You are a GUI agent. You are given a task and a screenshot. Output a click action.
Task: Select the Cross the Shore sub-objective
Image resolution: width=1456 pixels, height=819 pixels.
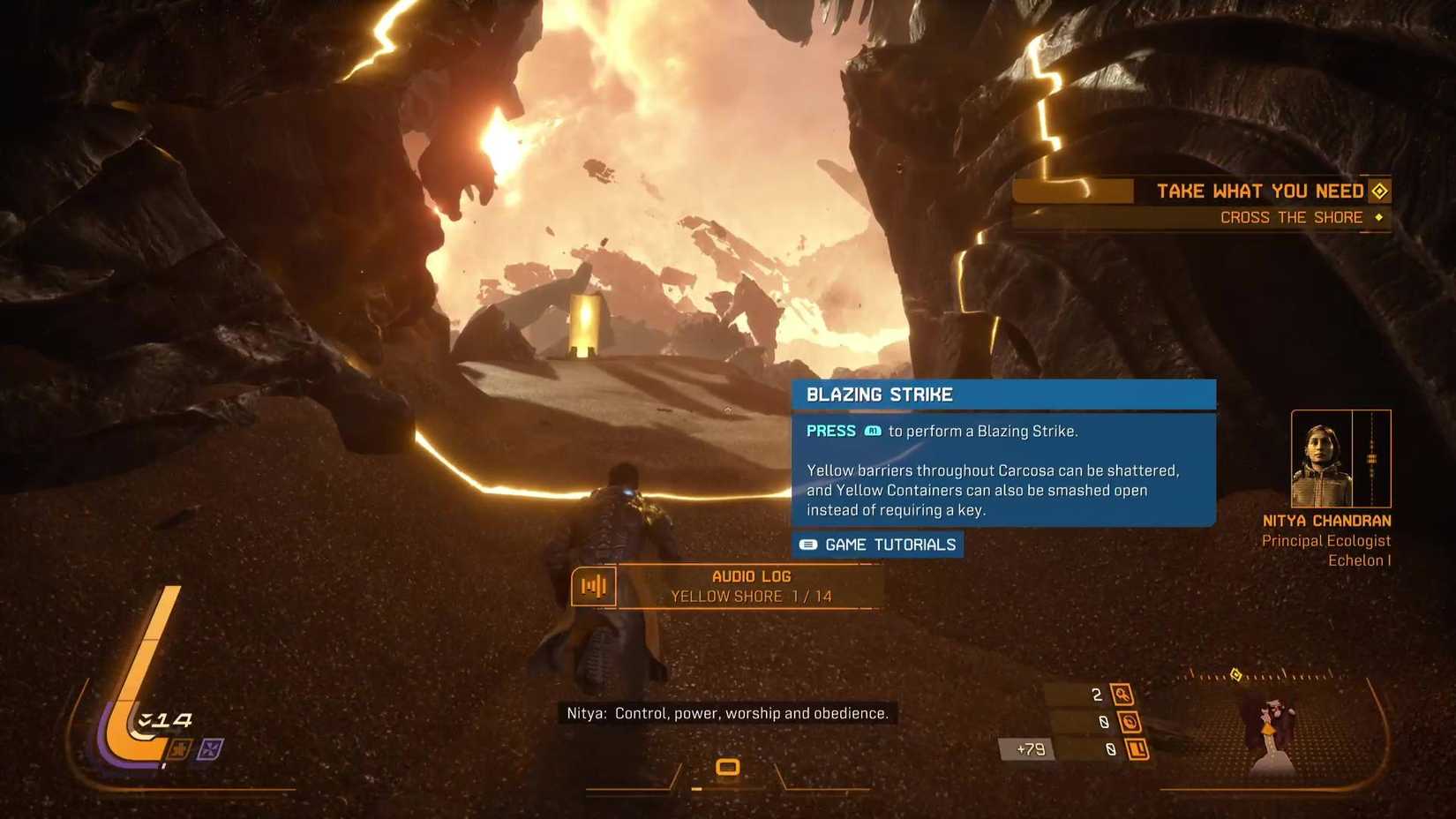pos(1292,217)
